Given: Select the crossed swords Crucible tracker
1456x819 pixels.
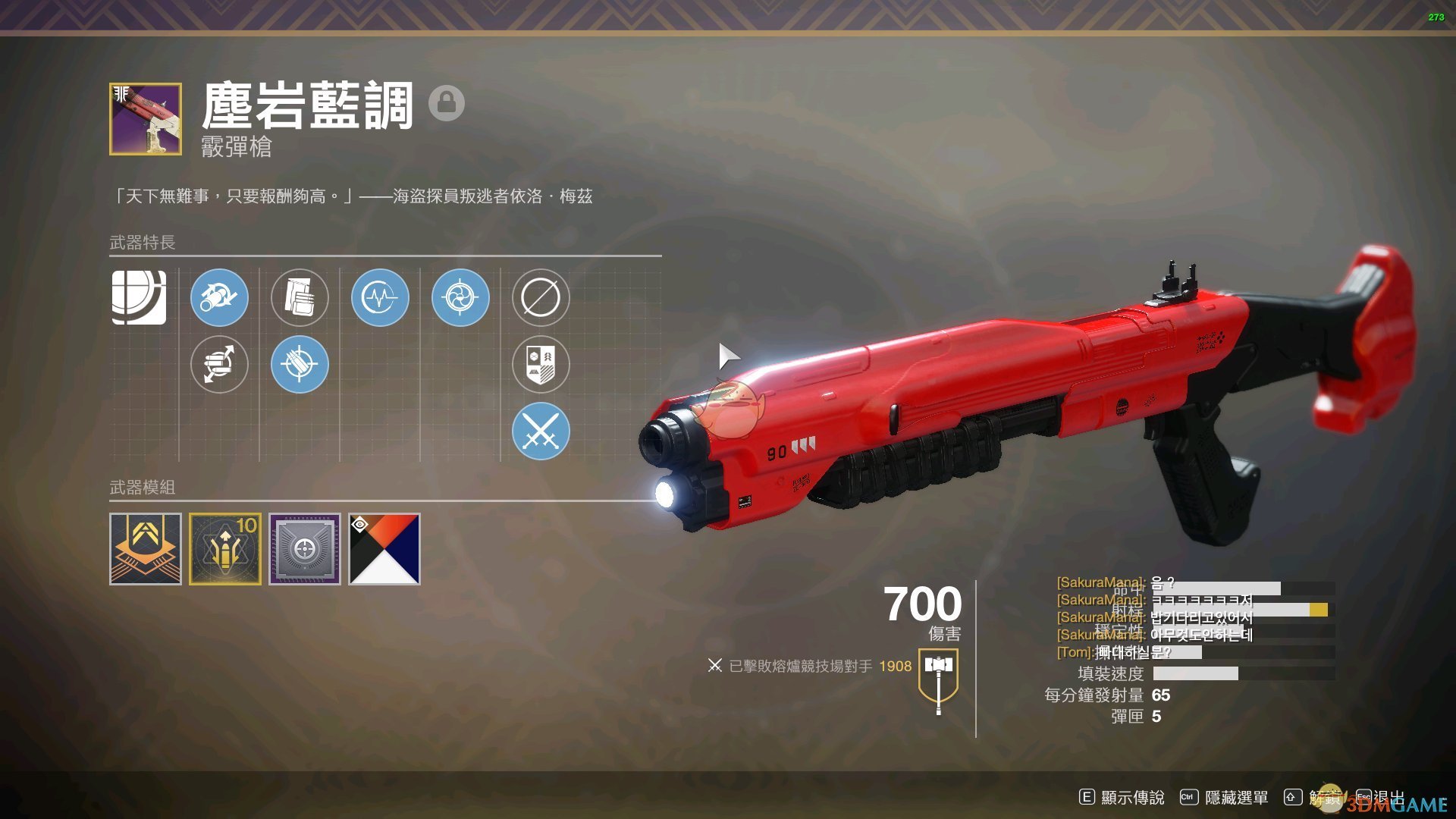Looking at the screenshot, I should [541, 431].
